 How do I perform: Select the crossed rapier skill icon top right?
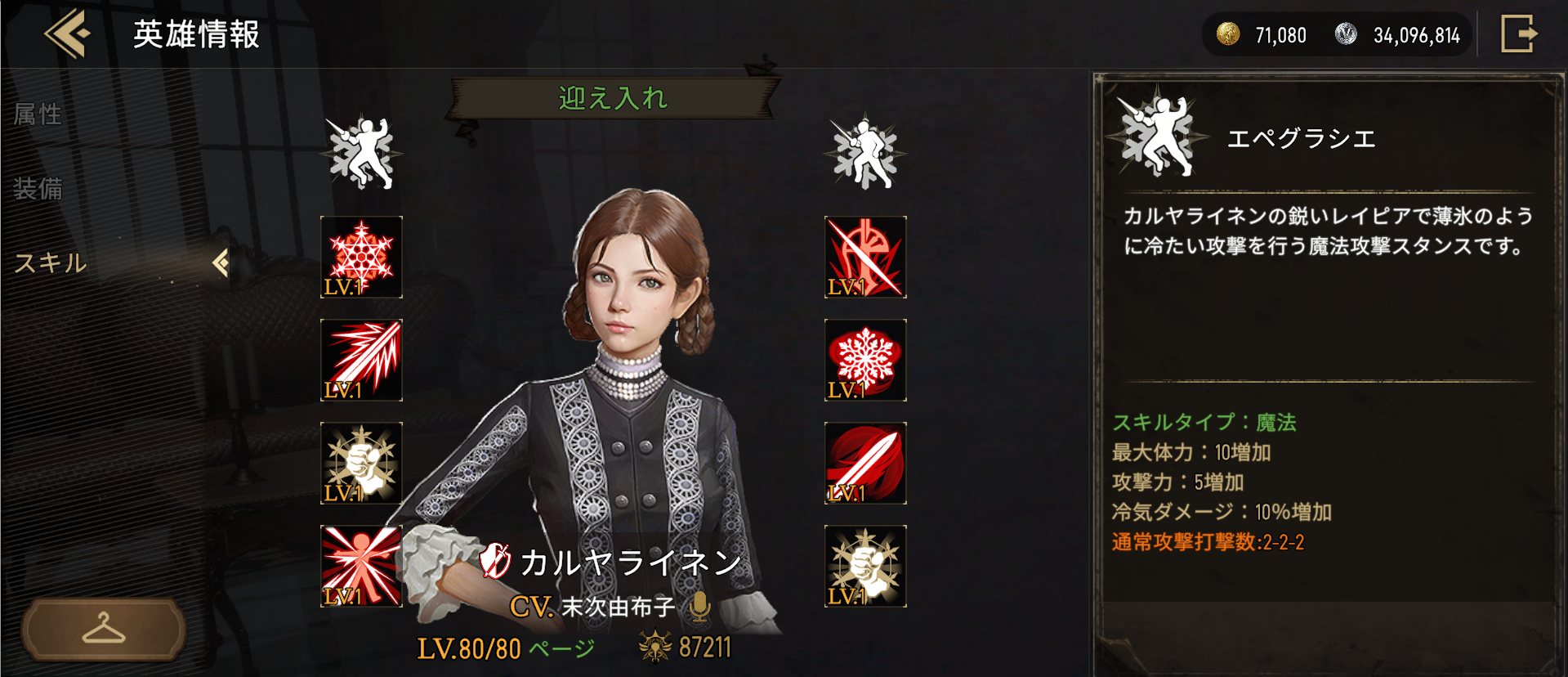[x=865, y=258]
